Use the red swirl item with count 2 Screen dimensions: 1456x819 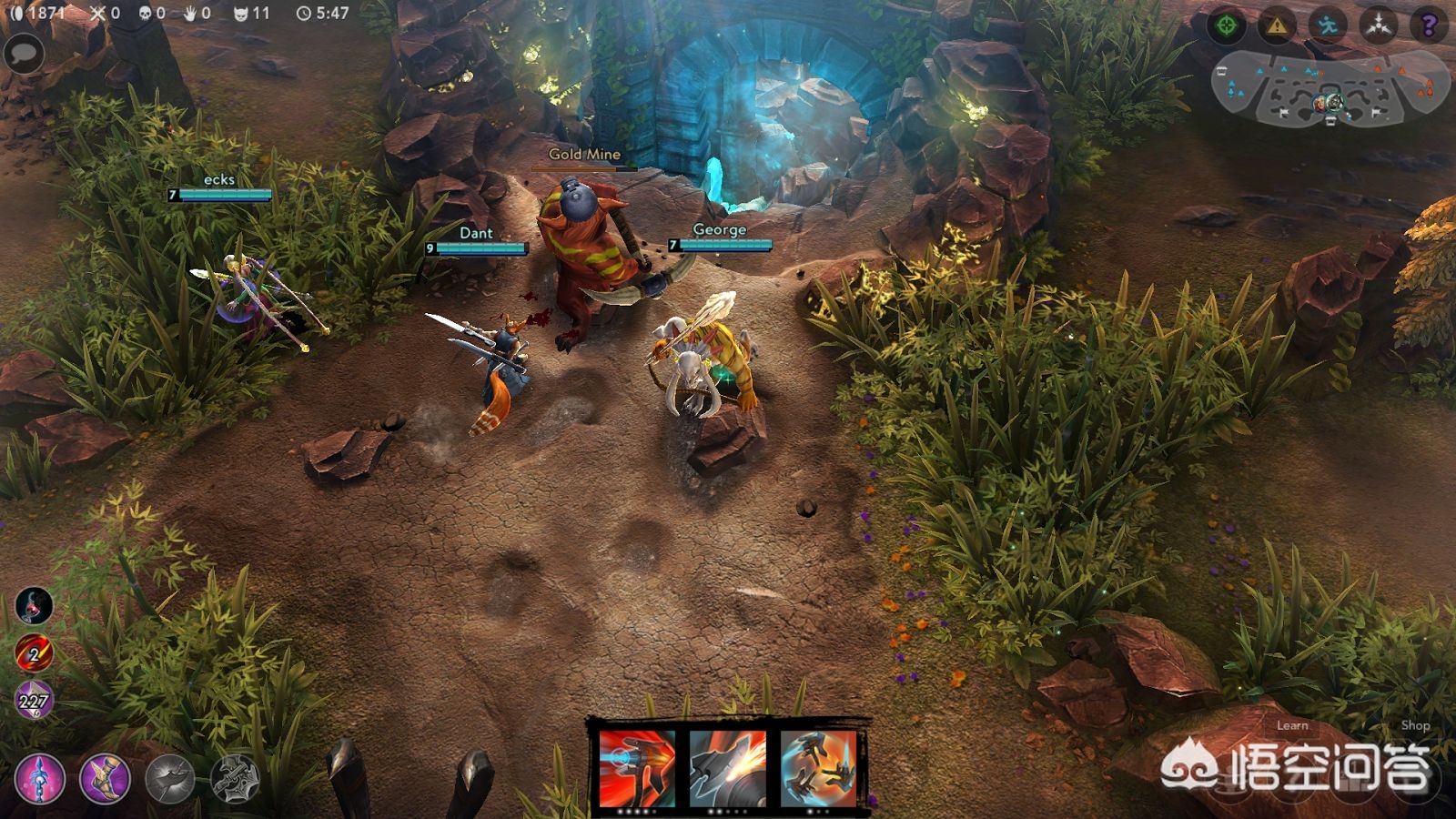[x=34, y=653]
